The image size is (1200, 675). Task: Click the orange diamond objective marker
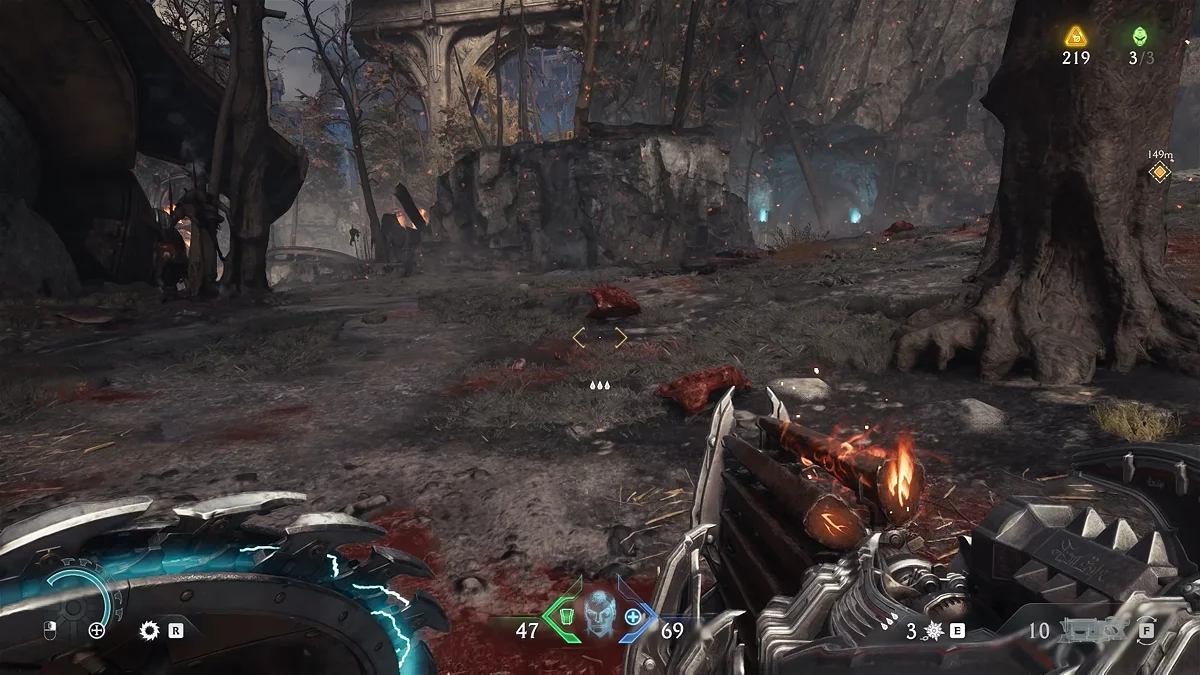[x=1159, y=173]
